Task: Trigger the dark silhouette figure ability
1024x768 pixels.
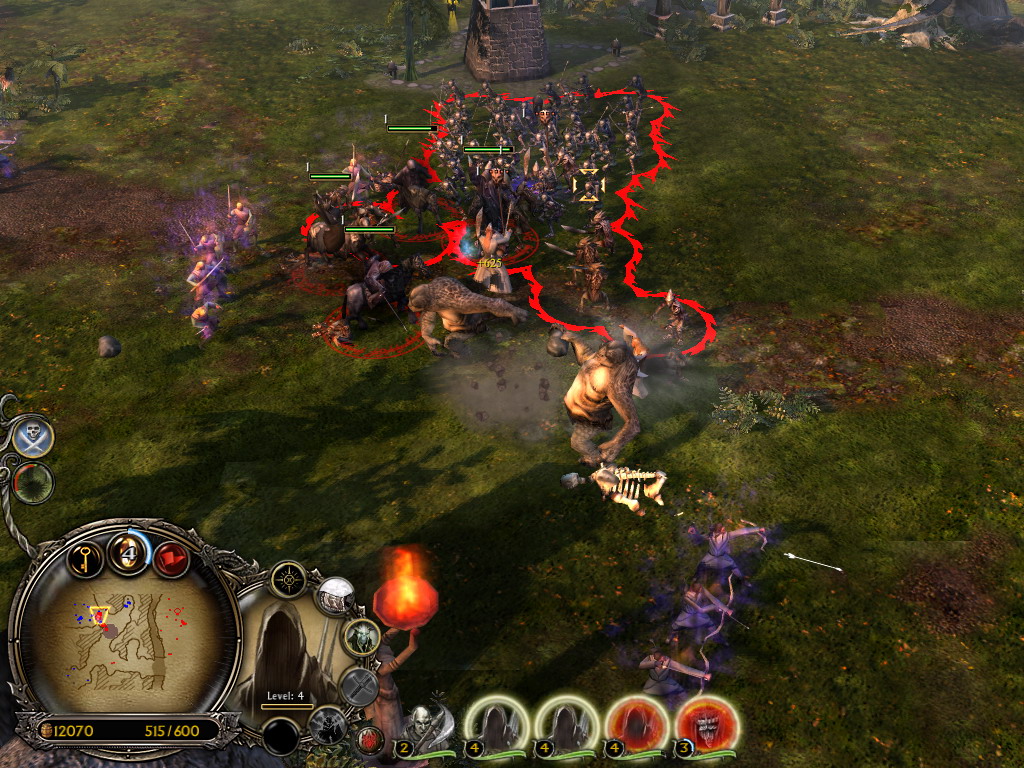Action: click(x=327, y=725)
